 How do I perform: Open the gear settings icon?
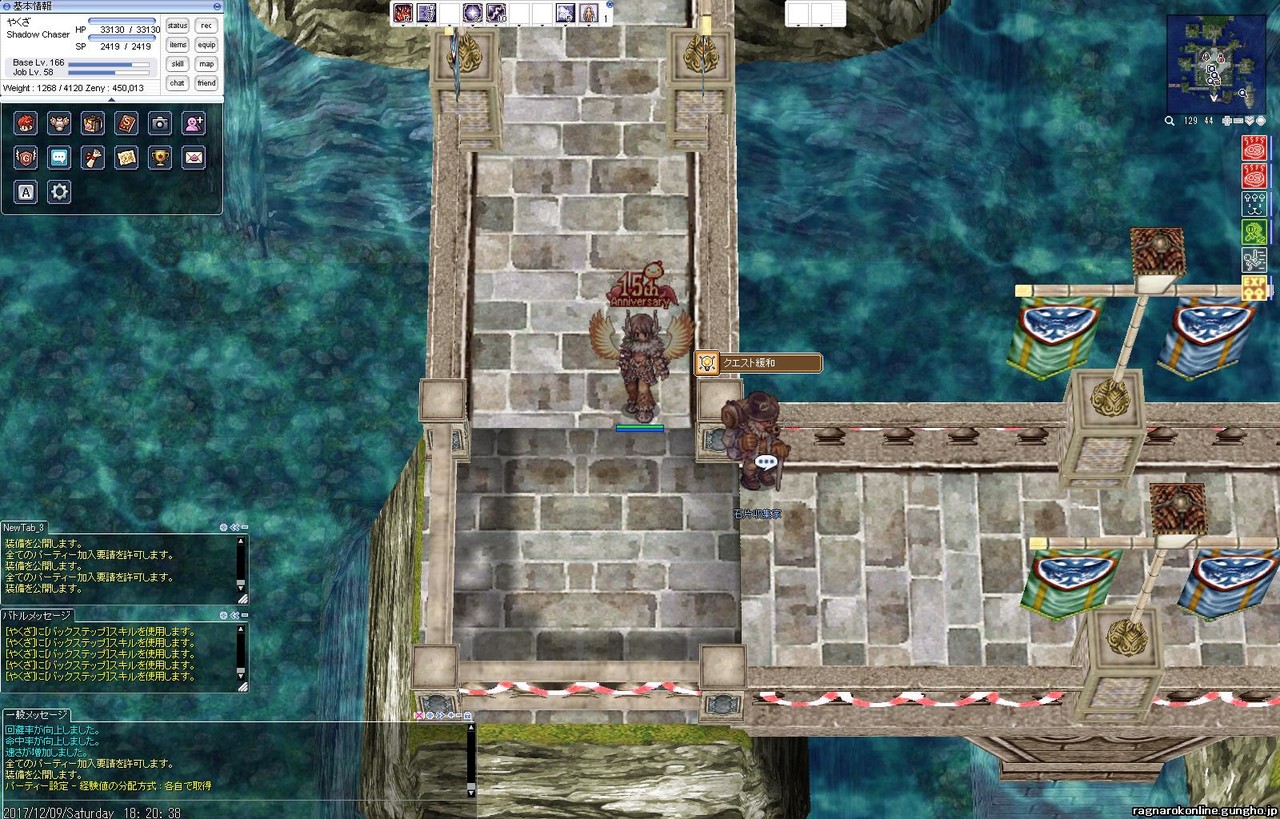[x=59, y=191]
